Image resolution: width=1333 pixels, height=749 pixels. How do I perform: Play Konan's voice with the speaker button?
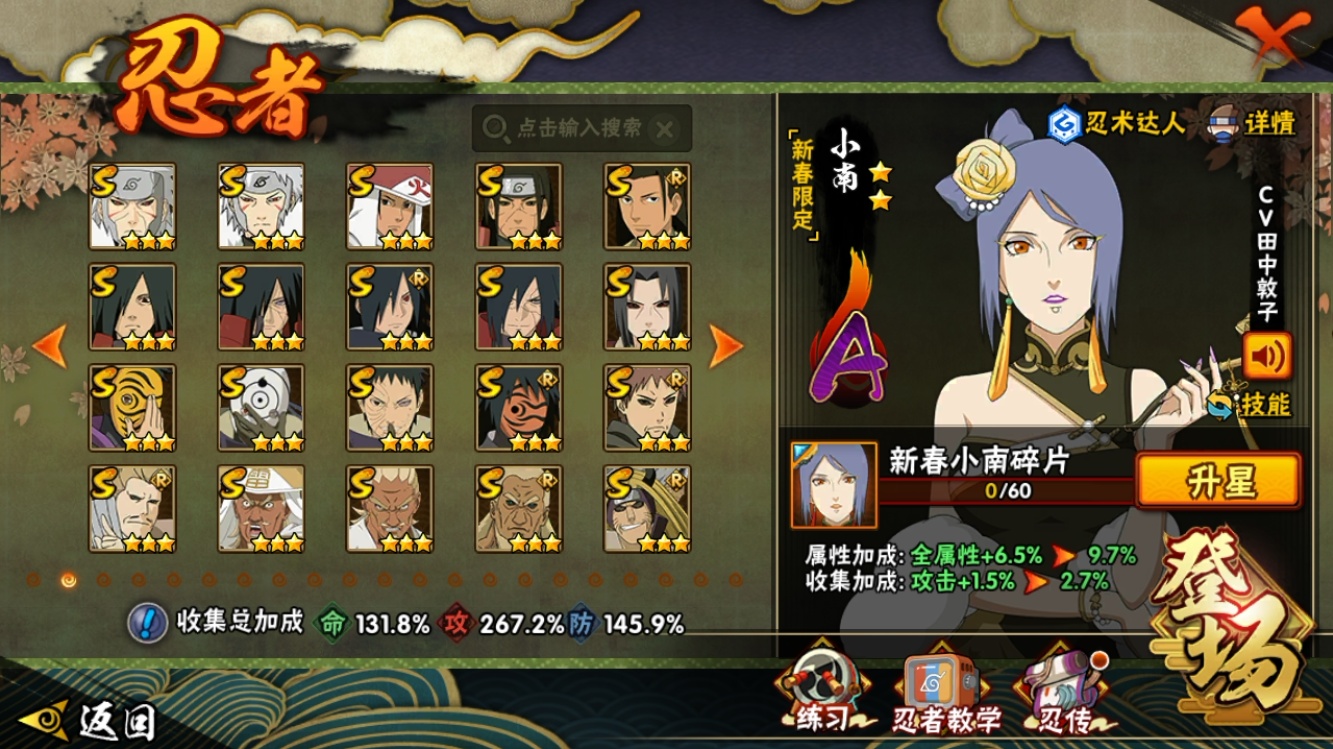1267,355
